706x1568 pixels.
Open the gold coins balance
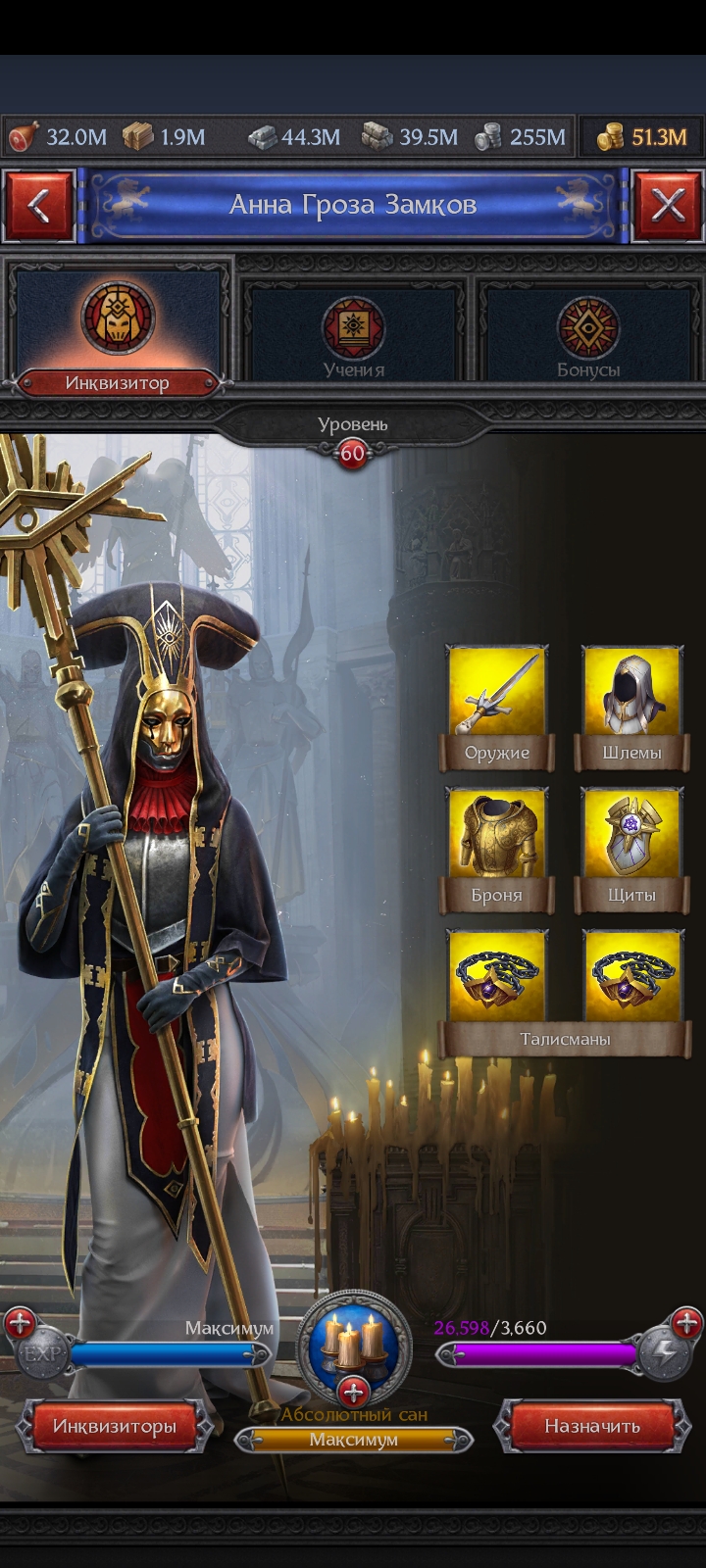642,137
